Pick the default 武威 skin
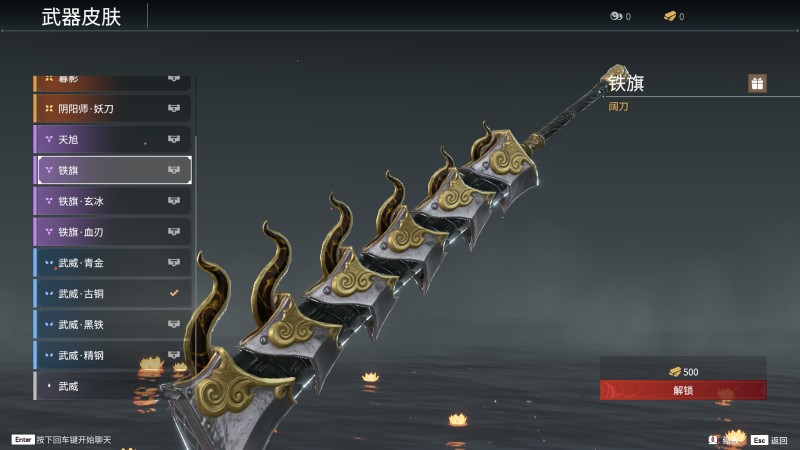 (x=112, y=386)
